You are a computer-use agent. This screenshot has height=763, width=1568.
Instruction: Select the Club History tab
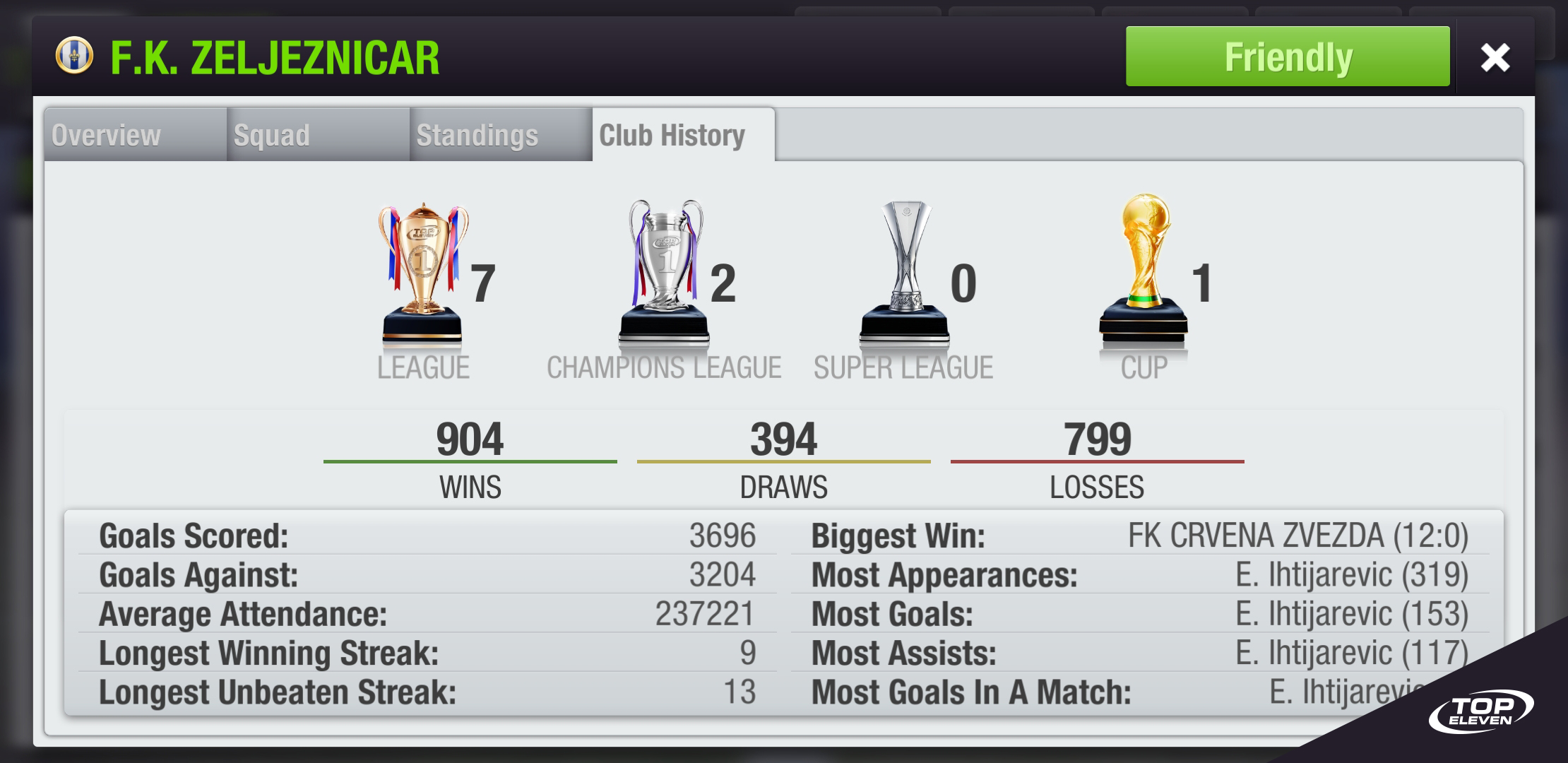671,134
